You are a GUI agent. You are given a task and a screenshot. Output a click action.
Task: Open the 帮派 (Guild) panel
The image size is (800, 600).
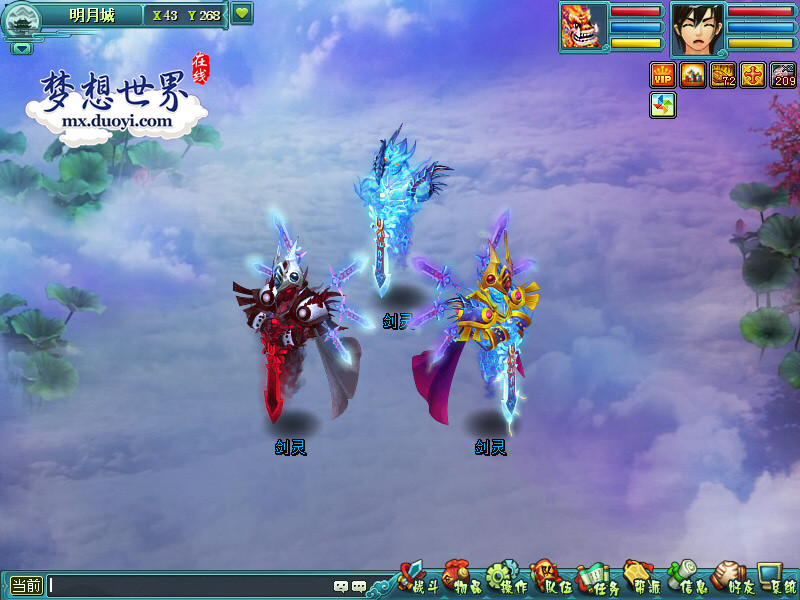(x=640, y=580)
